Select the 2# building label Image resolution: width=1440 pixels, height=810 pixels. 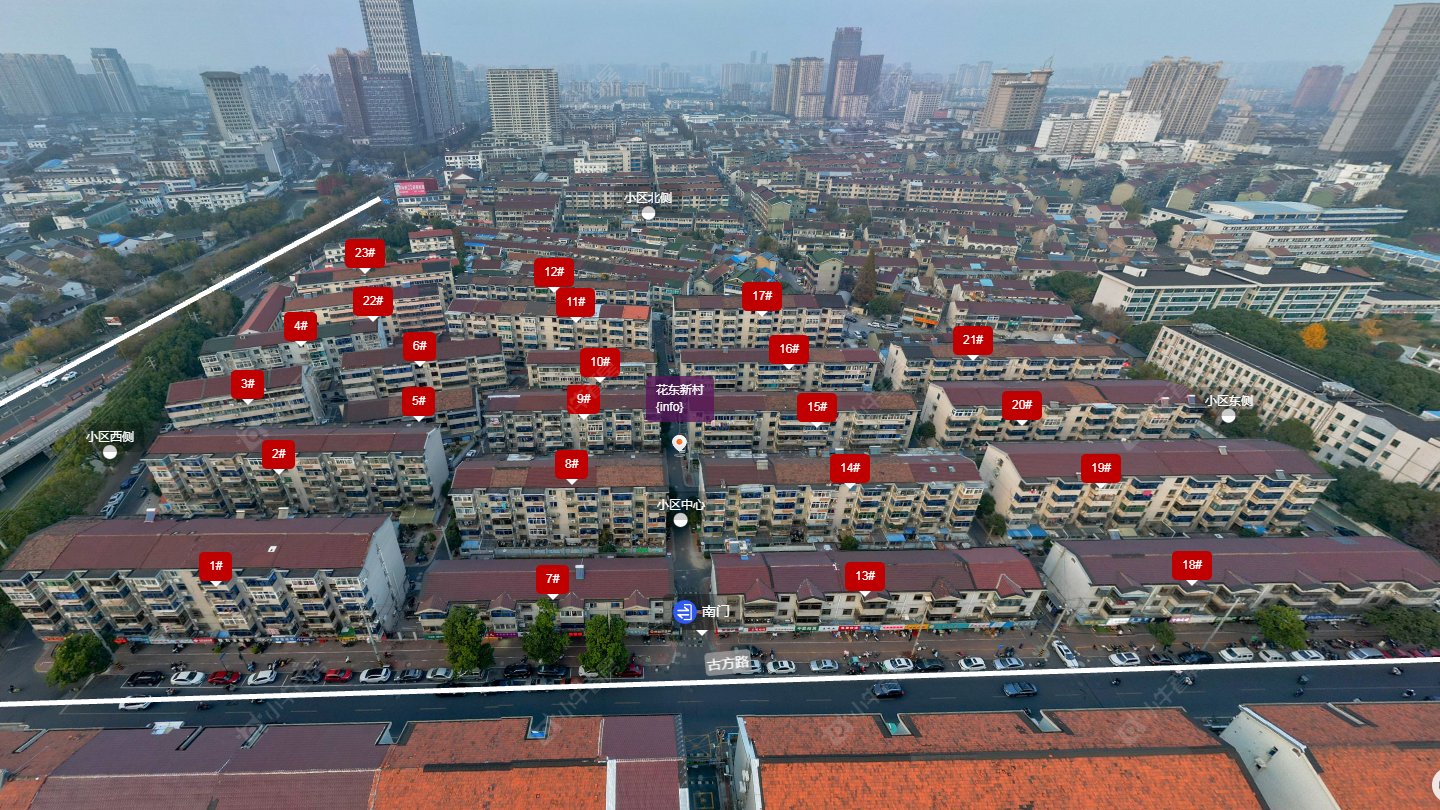pyautogui.click(x=279, y=454)
